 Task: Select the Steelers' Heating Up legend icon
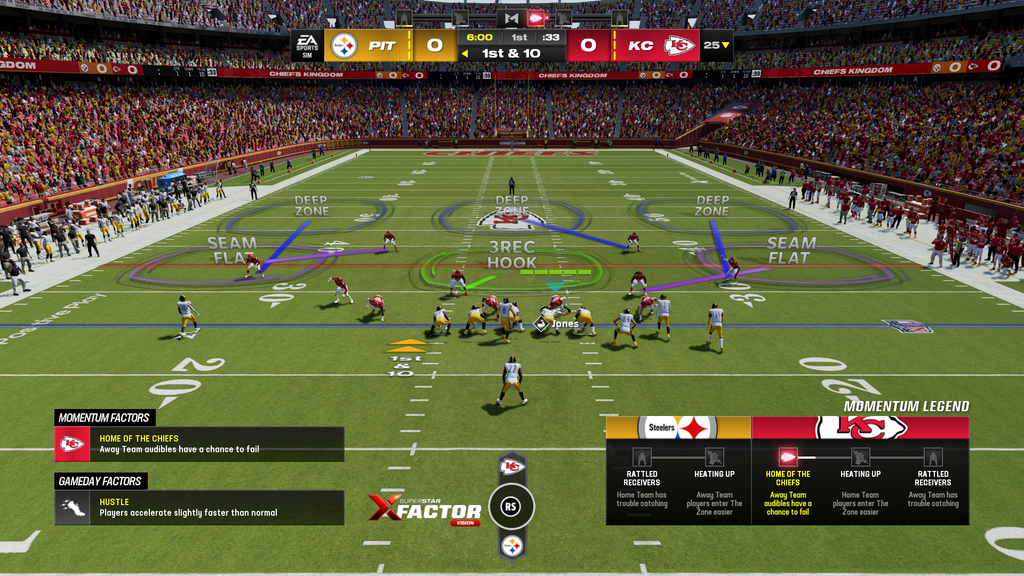[x=714, y=457]
